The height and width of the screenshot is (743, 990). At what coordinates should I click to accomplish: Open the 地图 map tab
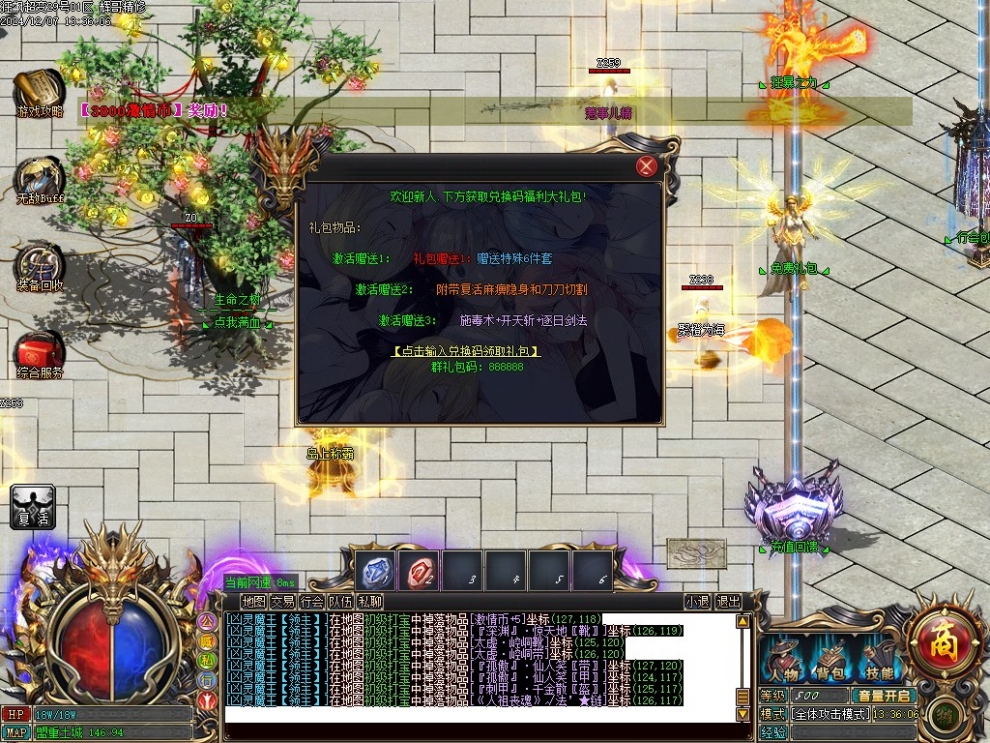pyautogui.click(x=254, y=602)
